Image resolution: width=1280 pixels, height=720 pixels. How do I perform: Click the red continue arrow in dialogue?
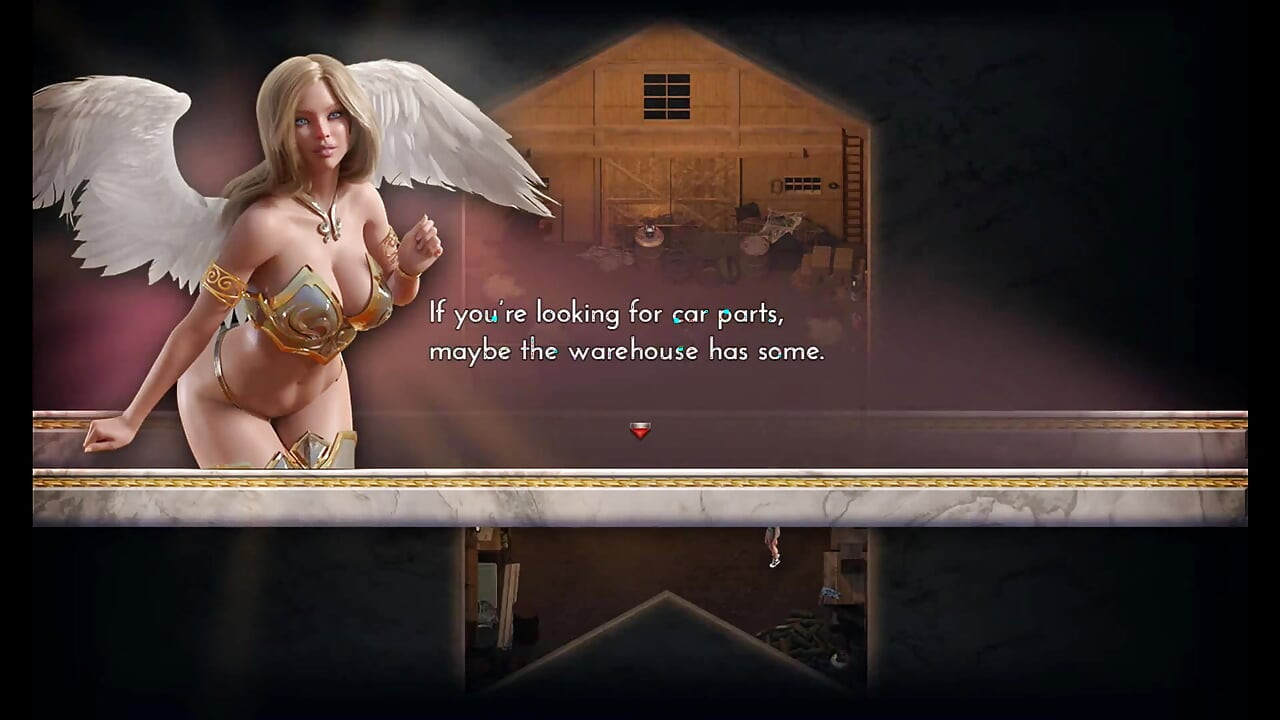[x=640, y=430]
